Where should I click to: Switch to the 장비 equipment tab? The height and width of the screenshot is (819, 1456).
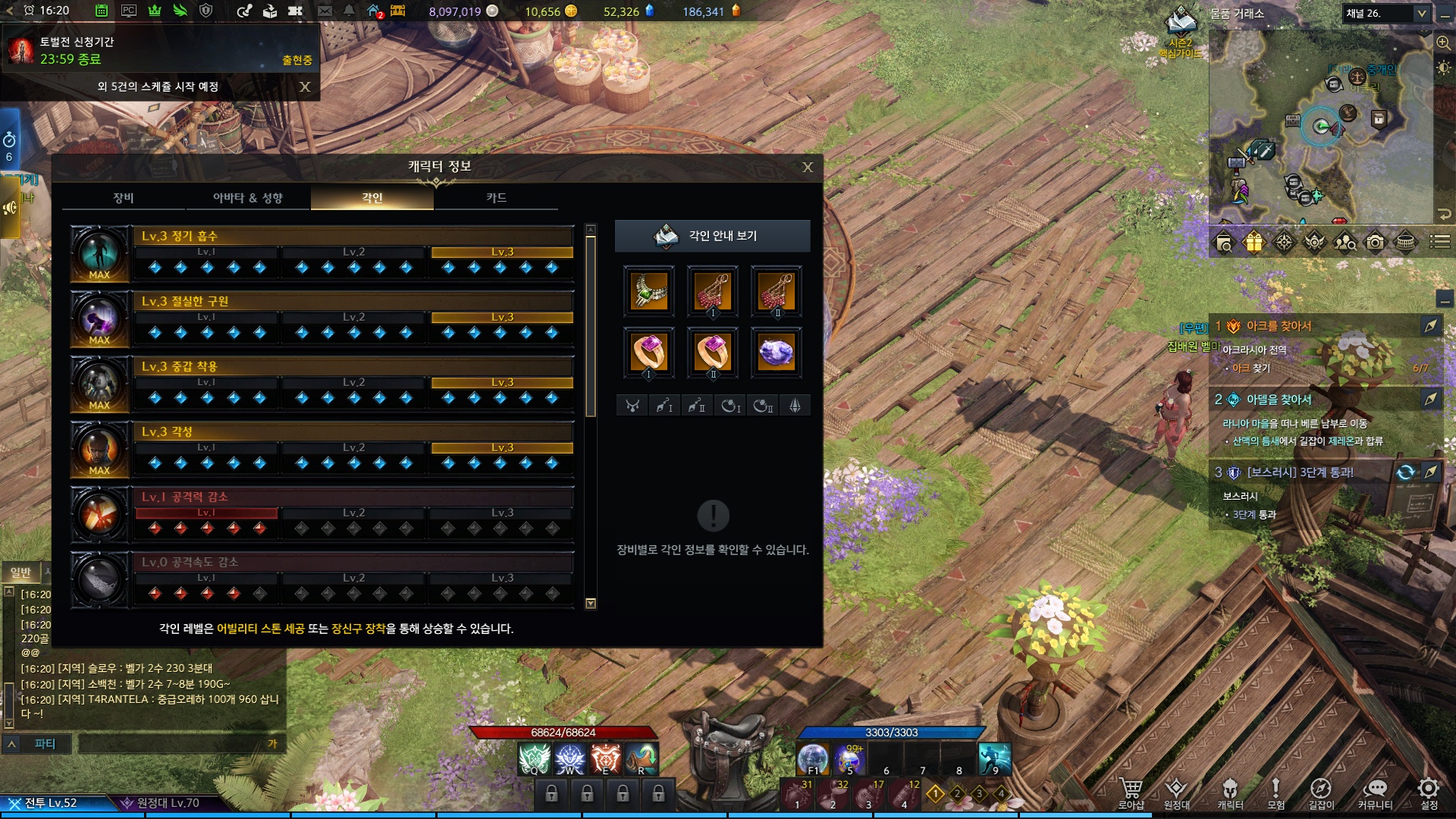[x=124, y=198]
